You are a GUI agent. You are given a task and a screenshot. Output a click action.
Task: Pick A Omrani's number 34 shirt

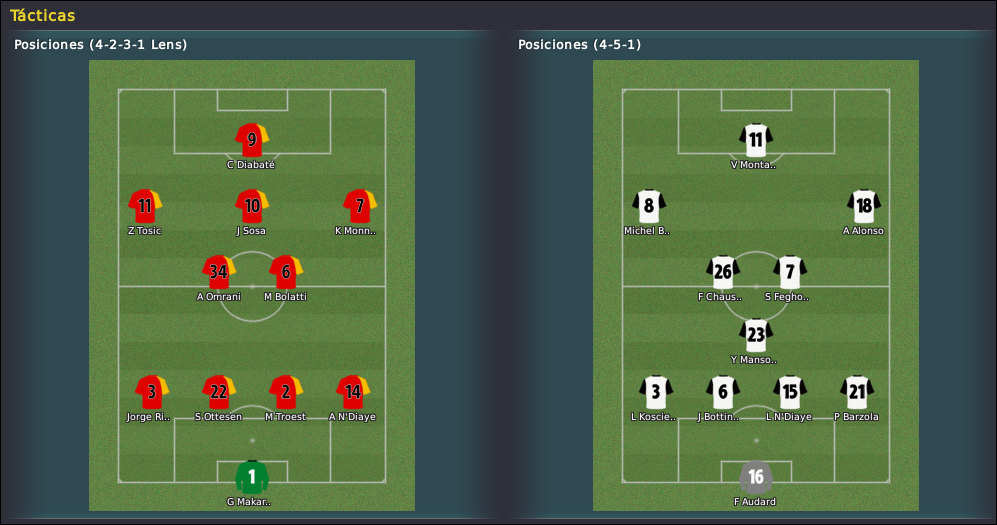(x=219, y=272)
